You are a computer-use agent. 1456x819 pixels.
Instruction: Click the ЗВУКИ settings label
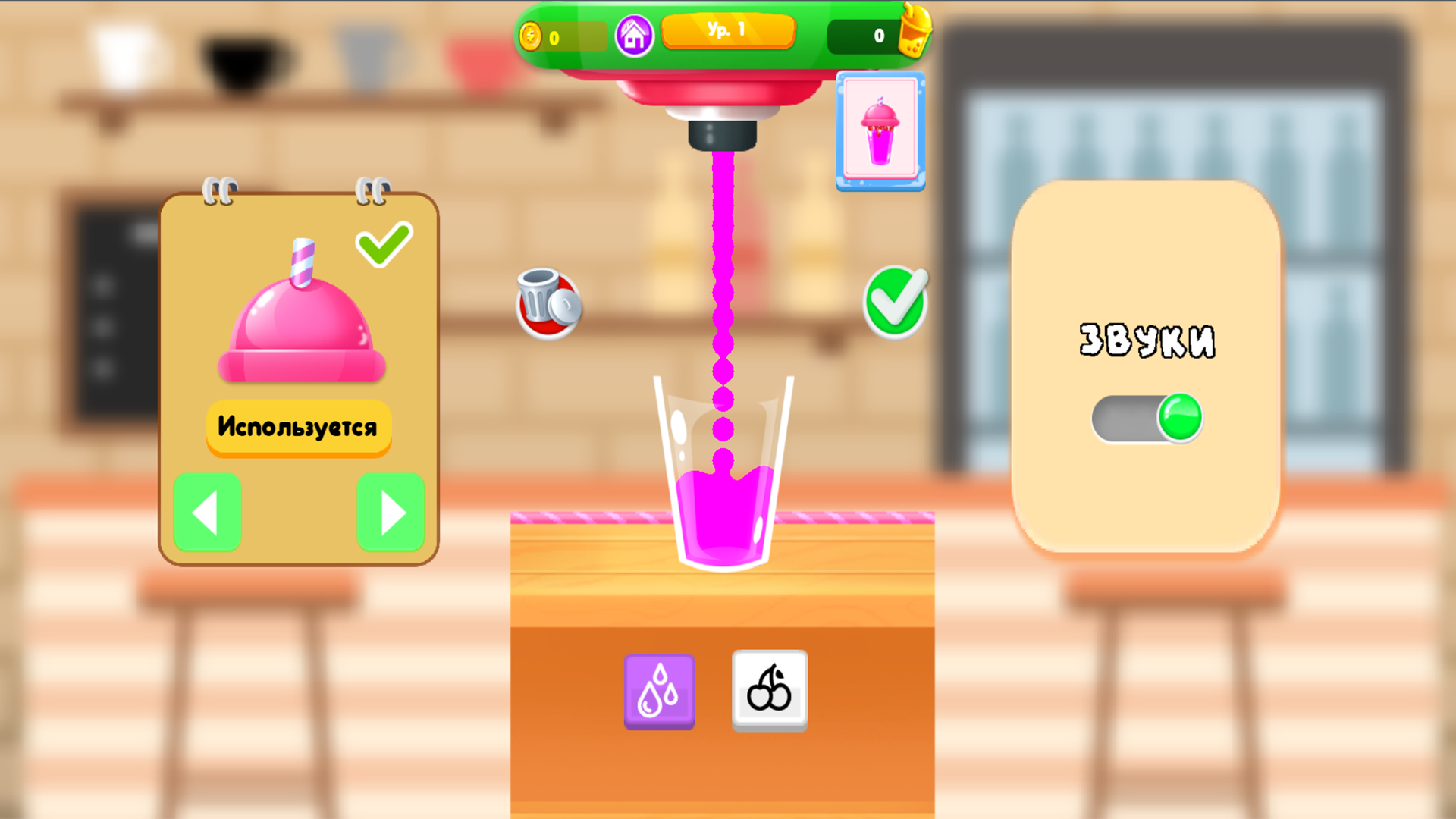1149,340
